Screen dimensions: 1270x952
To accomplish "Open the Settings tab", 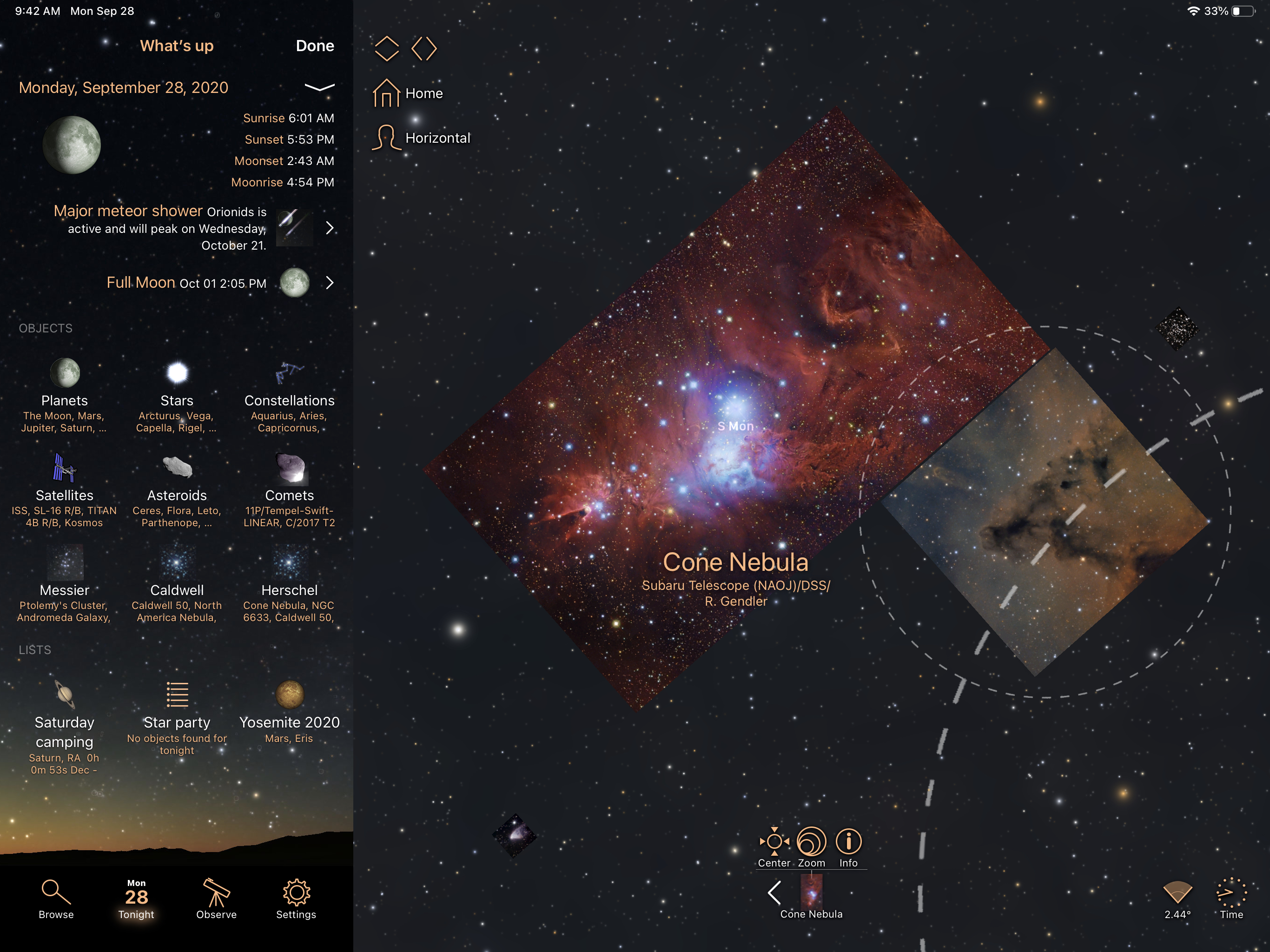I will tap(296, 899).
